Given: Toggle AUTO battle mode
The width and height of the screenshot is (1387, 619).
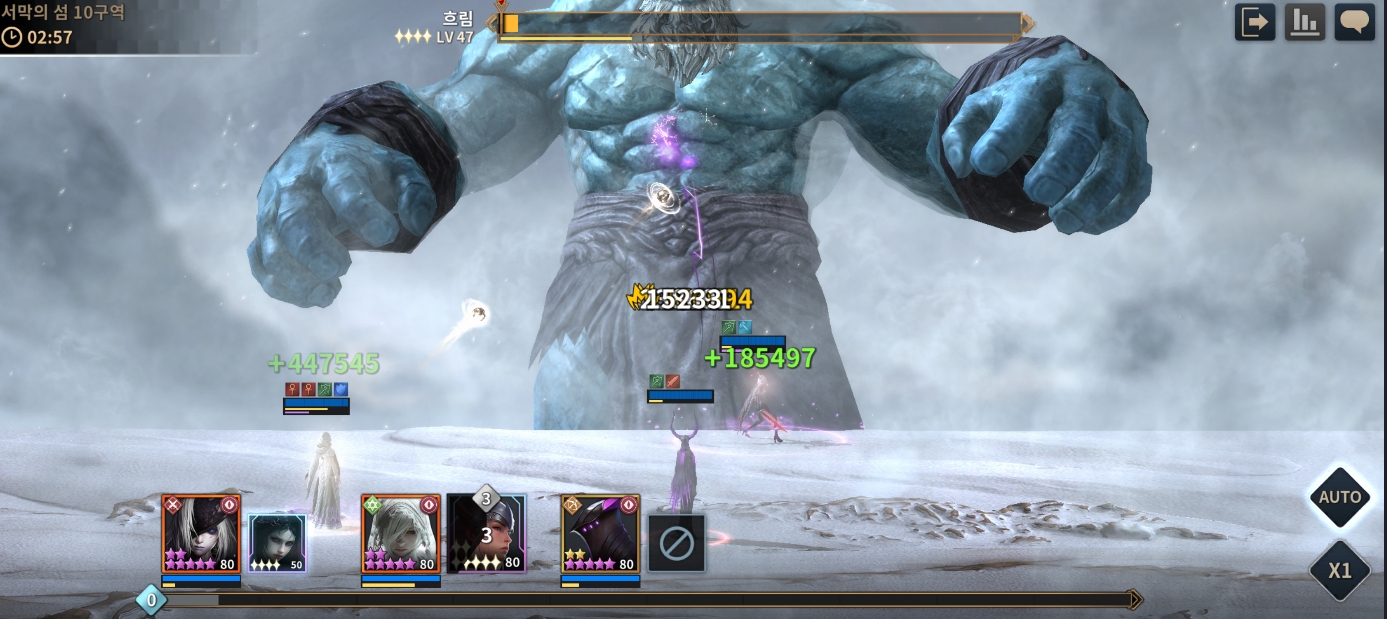Looking at the screenshot, I should (x=1339, y=497).
